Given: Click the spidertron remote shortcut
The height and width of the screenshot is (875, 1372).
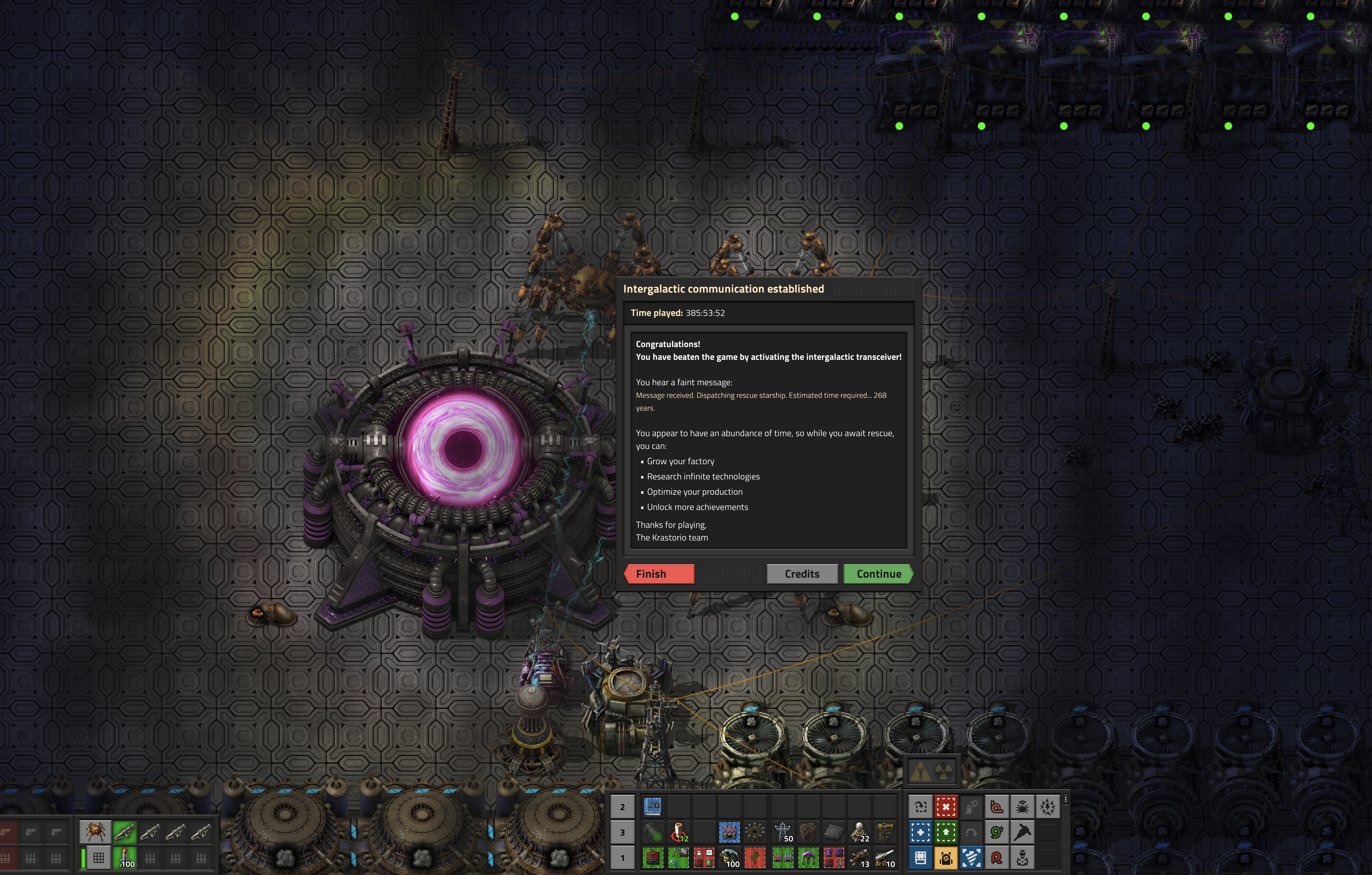Looking at the screenshot, I should point(1022,807).
